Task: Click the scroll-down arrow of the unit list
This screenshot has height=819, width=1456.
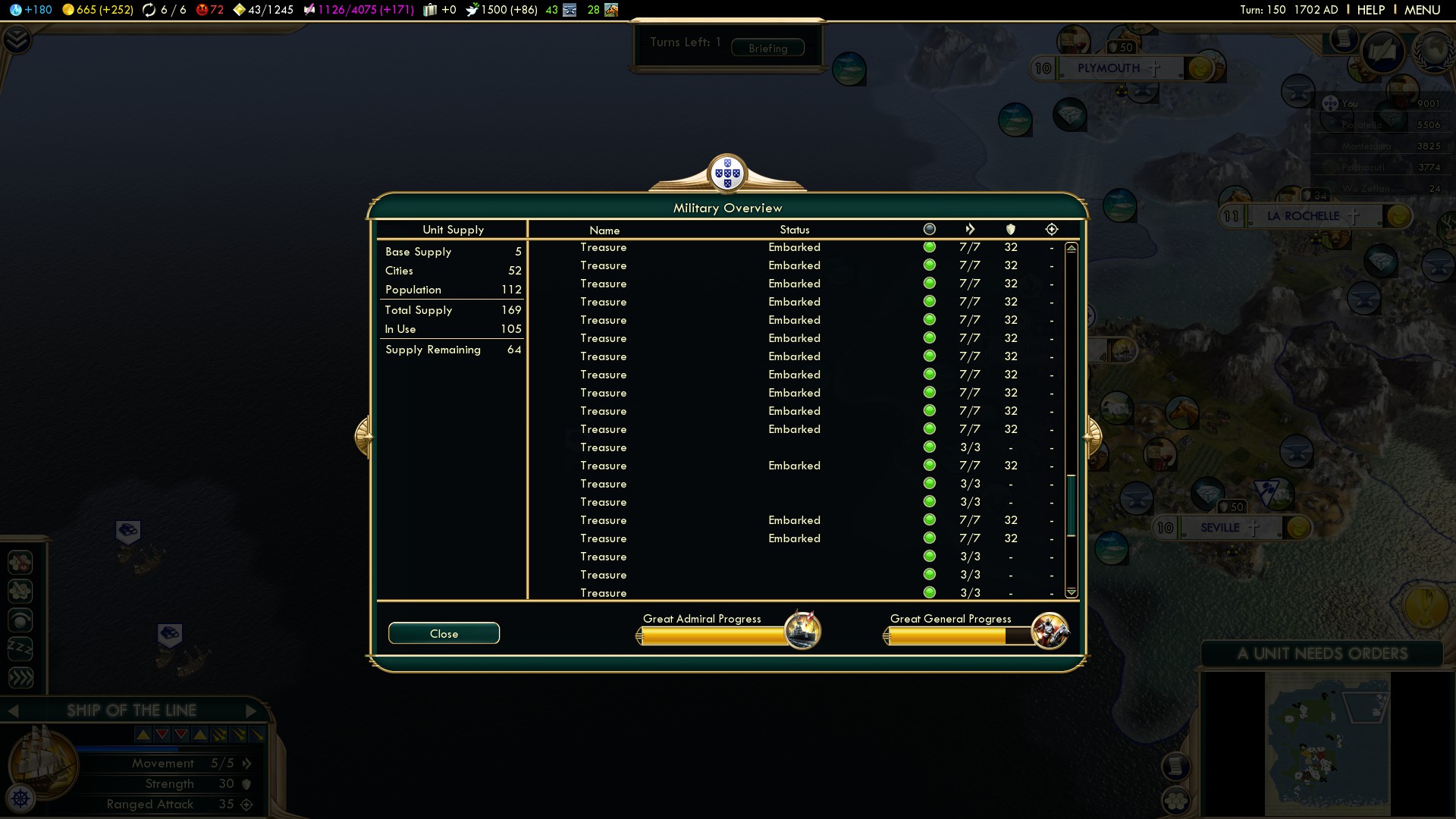Action: [x=1071, y=592]
